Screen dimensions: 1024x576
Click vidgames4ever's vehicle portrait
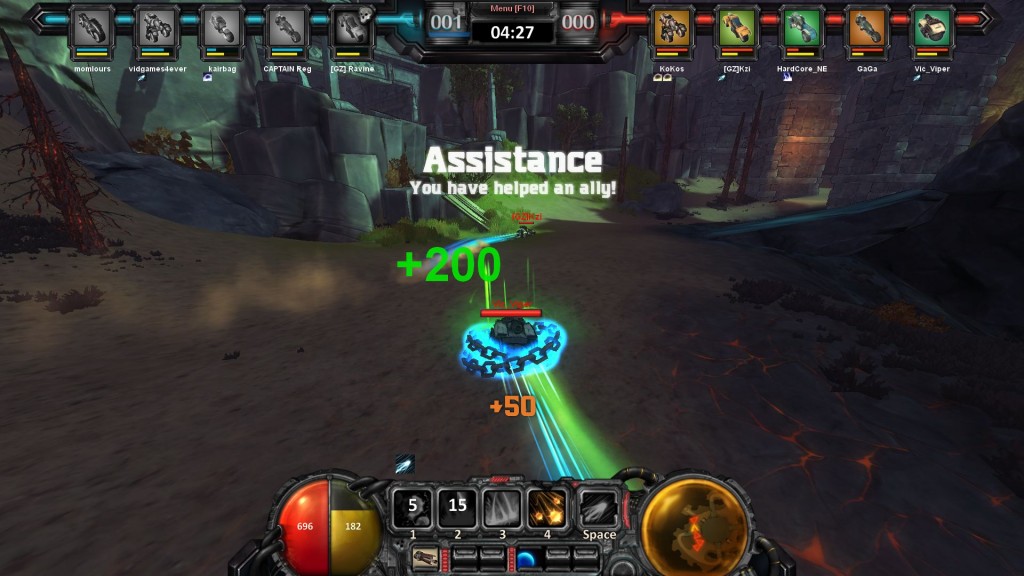coord(156,27)
